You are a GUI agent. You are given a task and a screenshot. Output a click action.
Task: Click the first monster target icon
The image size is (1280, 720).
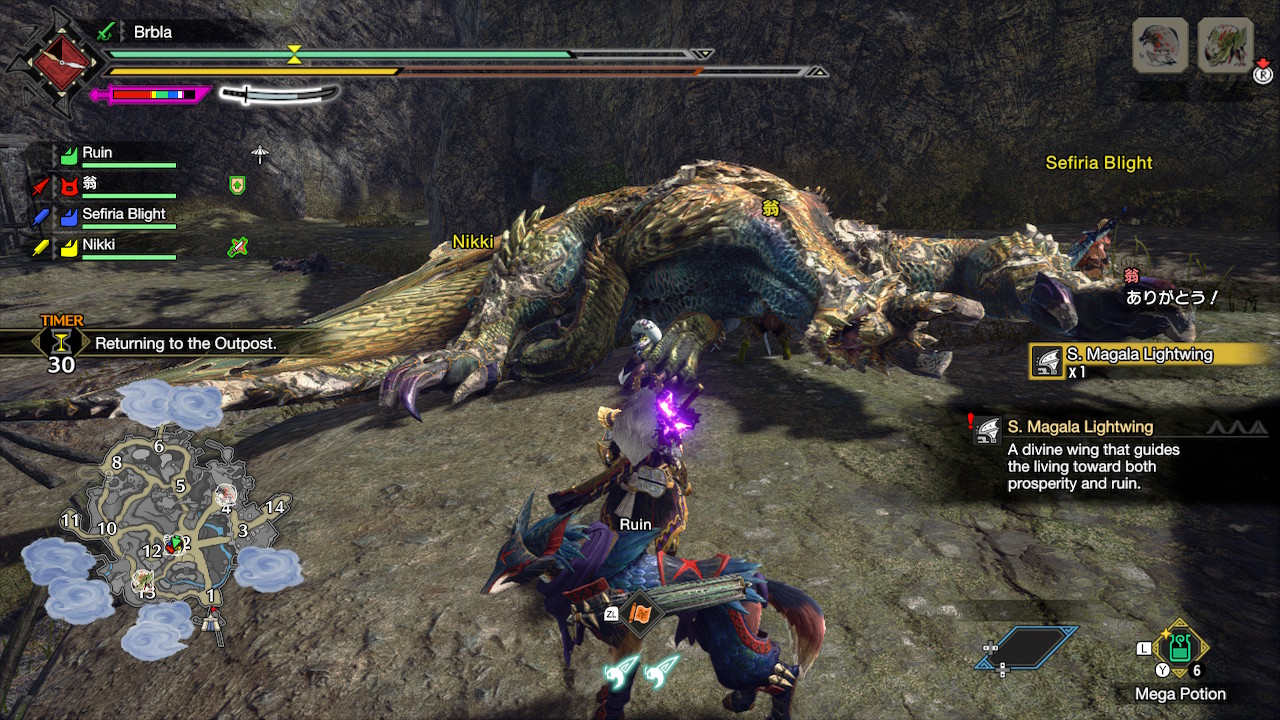[1160, 45]
